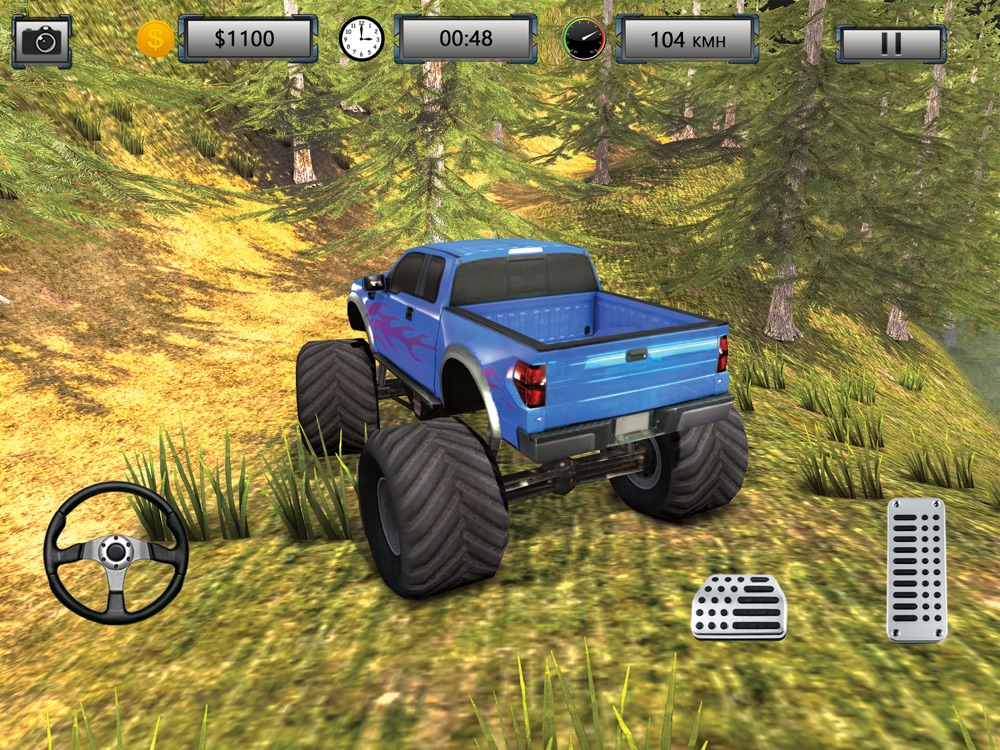Step on the tall gas pedal
Screen dimensions: 1000x750
click(x=916, y=569)
